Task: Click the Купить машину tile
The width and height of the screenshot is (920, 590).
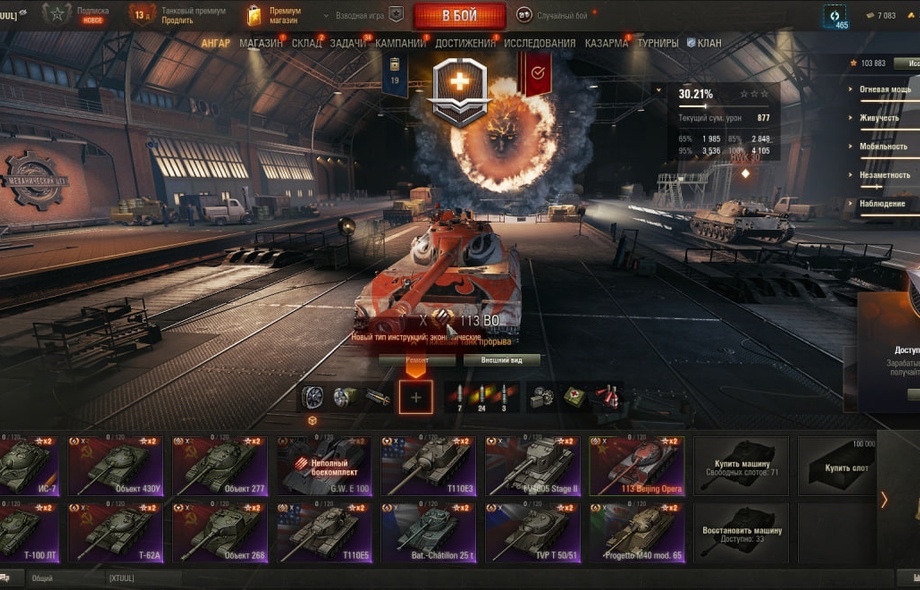Action: point(740,465)
